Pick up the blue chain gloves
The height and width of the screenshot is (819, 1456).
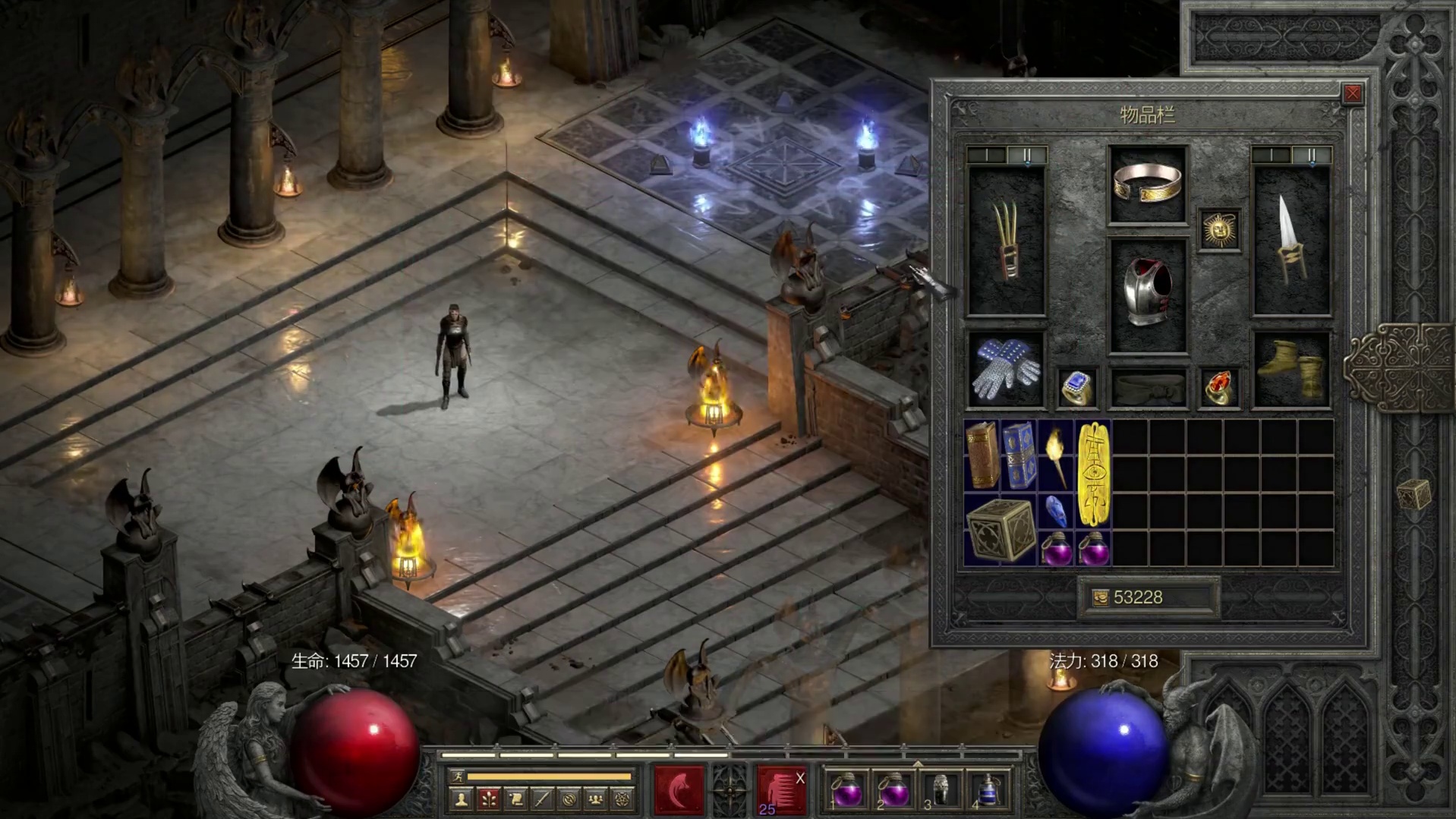pyautogui.click(x=1007, y=370)
